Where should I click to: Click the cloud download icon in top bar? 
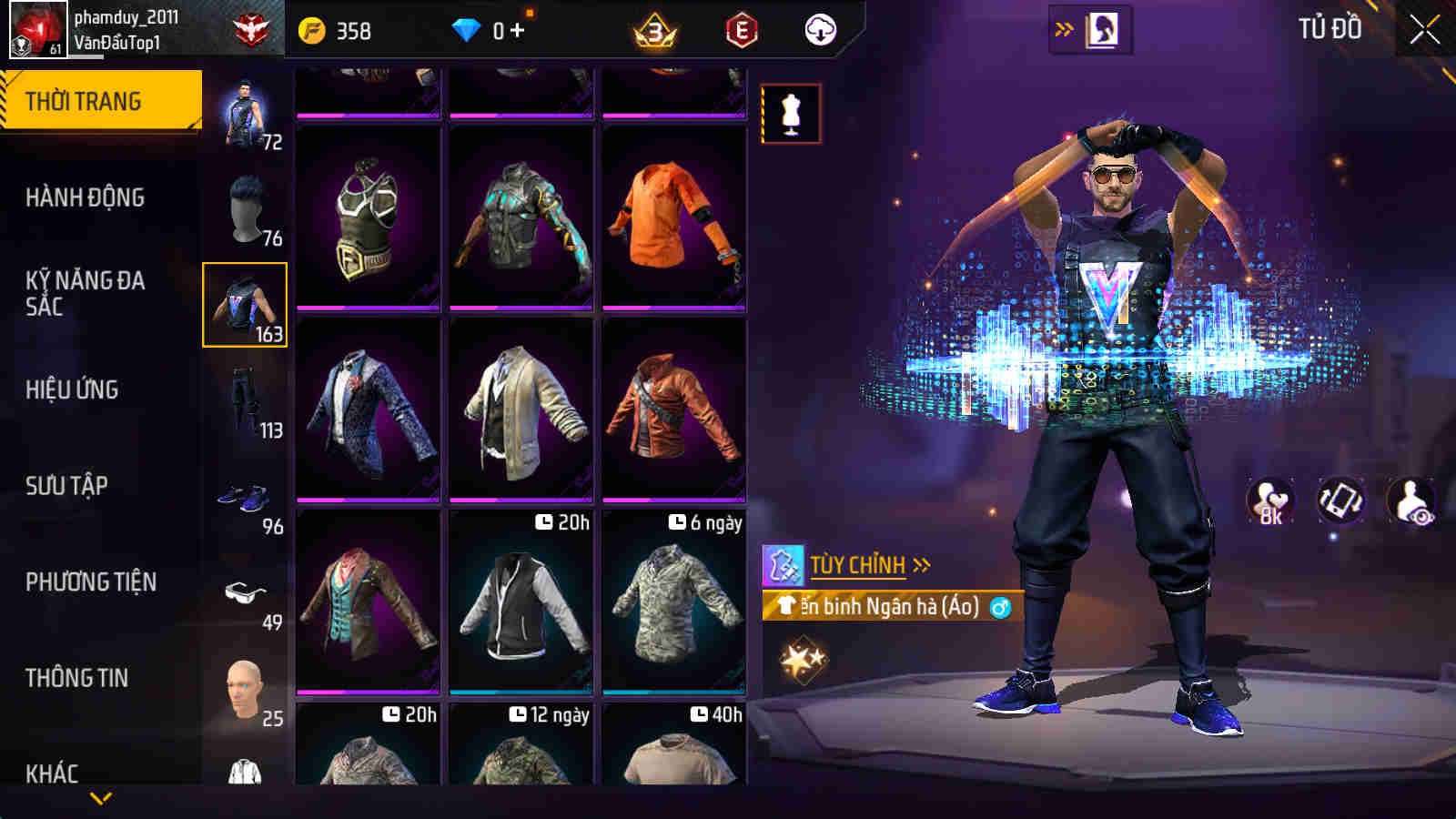(822, 28)
